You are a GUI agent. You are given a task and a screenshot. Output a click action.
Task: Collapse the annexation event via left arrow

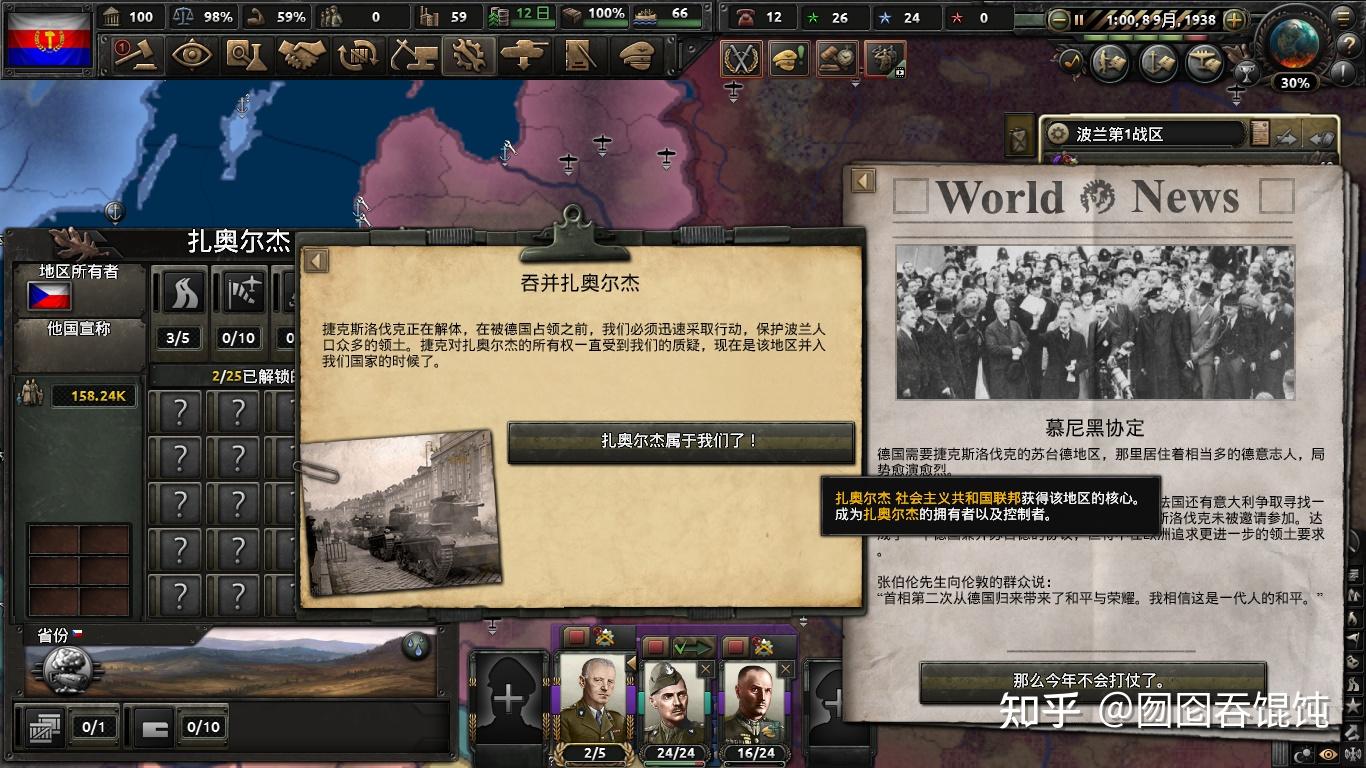[316, 259]
